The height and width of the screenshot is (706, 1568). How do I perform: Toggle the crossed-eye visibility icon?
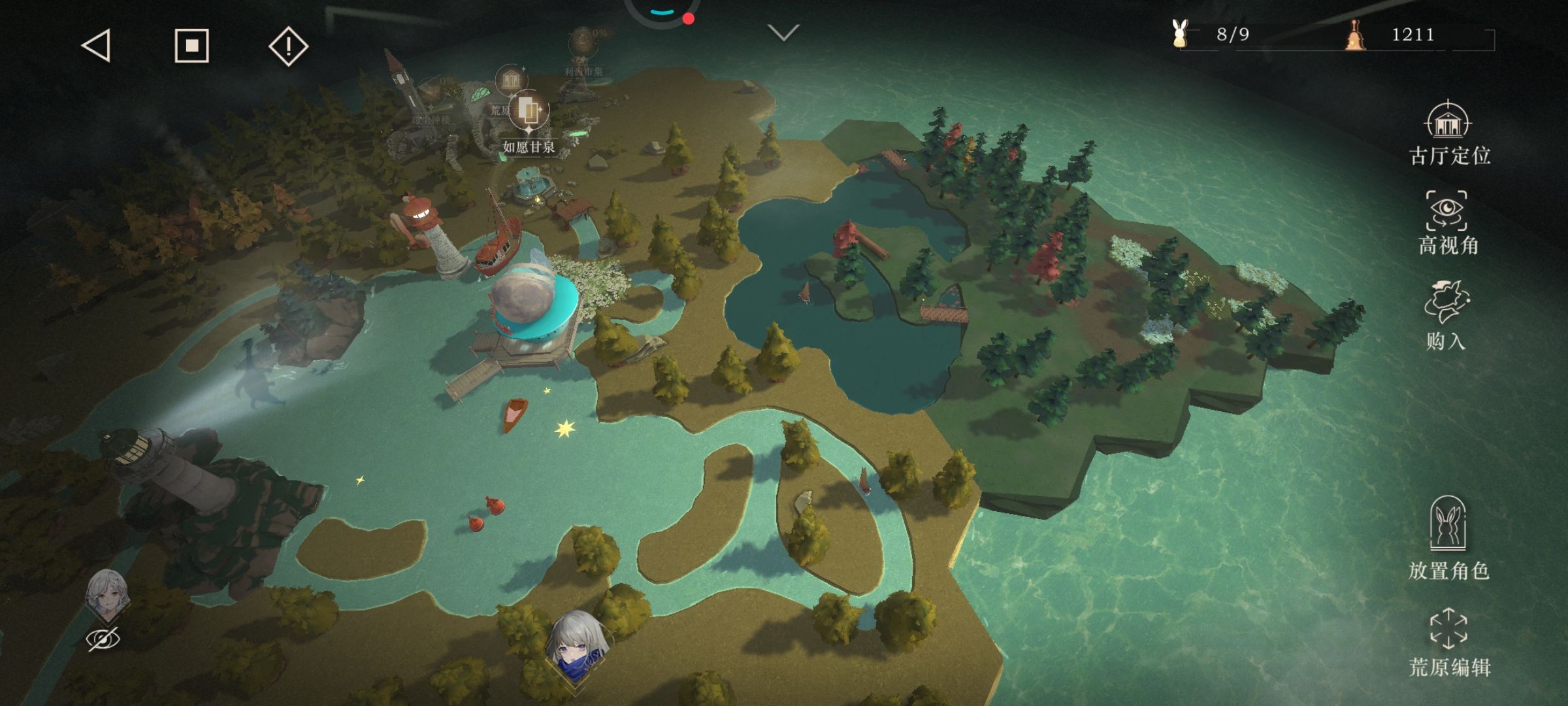(103, 639)
